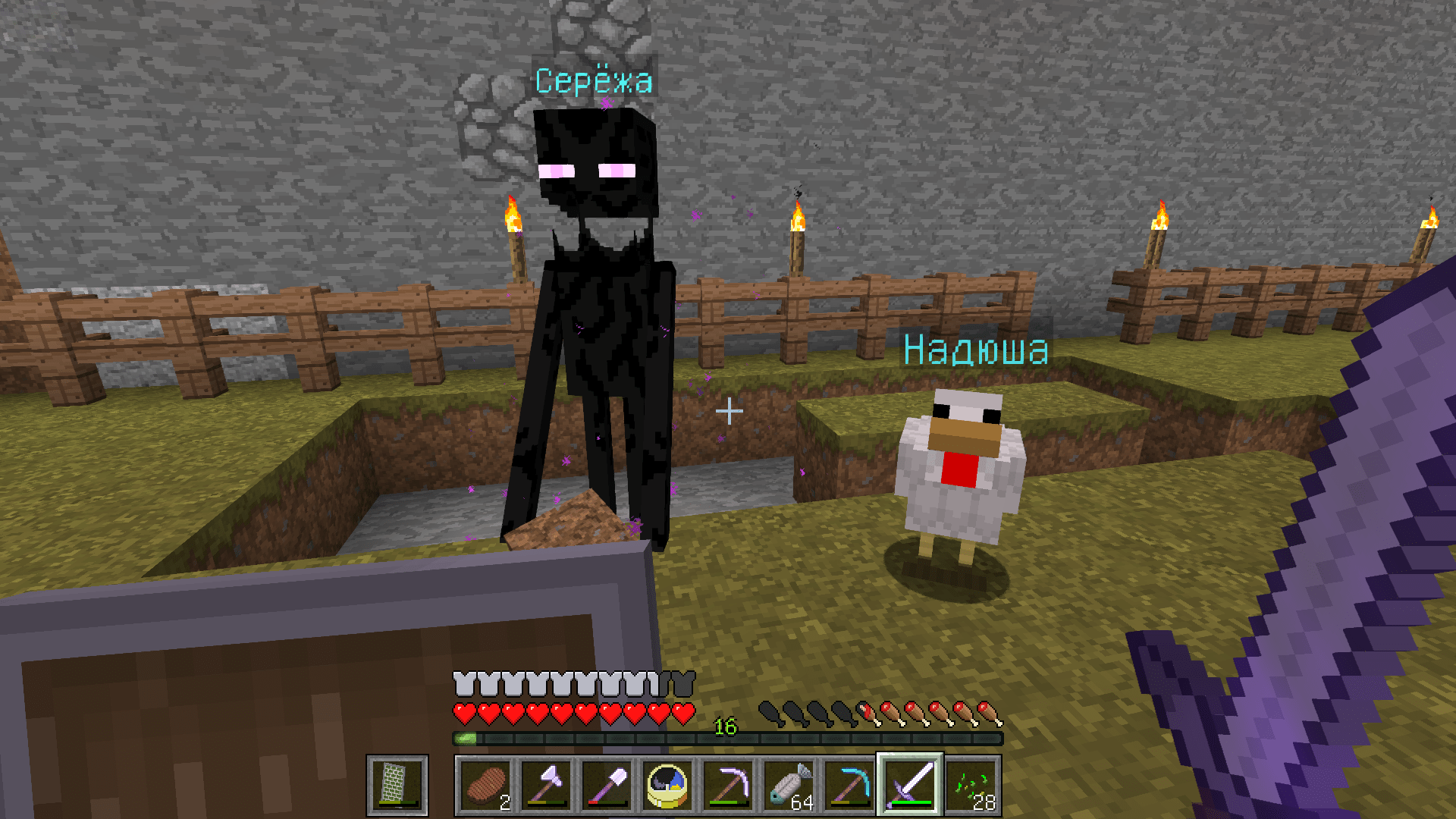Pick the clock in the hotbar
This screenshot has width=1456, height=819.
tap(667, 785)
